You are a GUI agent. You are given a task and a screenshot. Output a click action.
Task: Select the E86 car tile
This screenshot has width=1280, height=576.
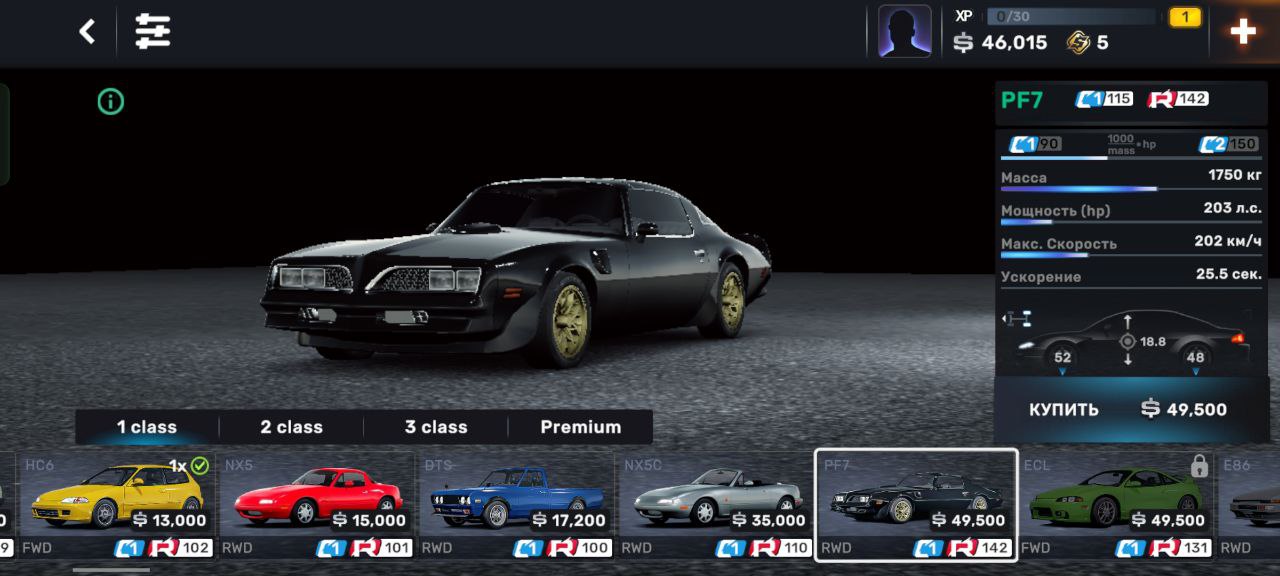(1252, 505)
